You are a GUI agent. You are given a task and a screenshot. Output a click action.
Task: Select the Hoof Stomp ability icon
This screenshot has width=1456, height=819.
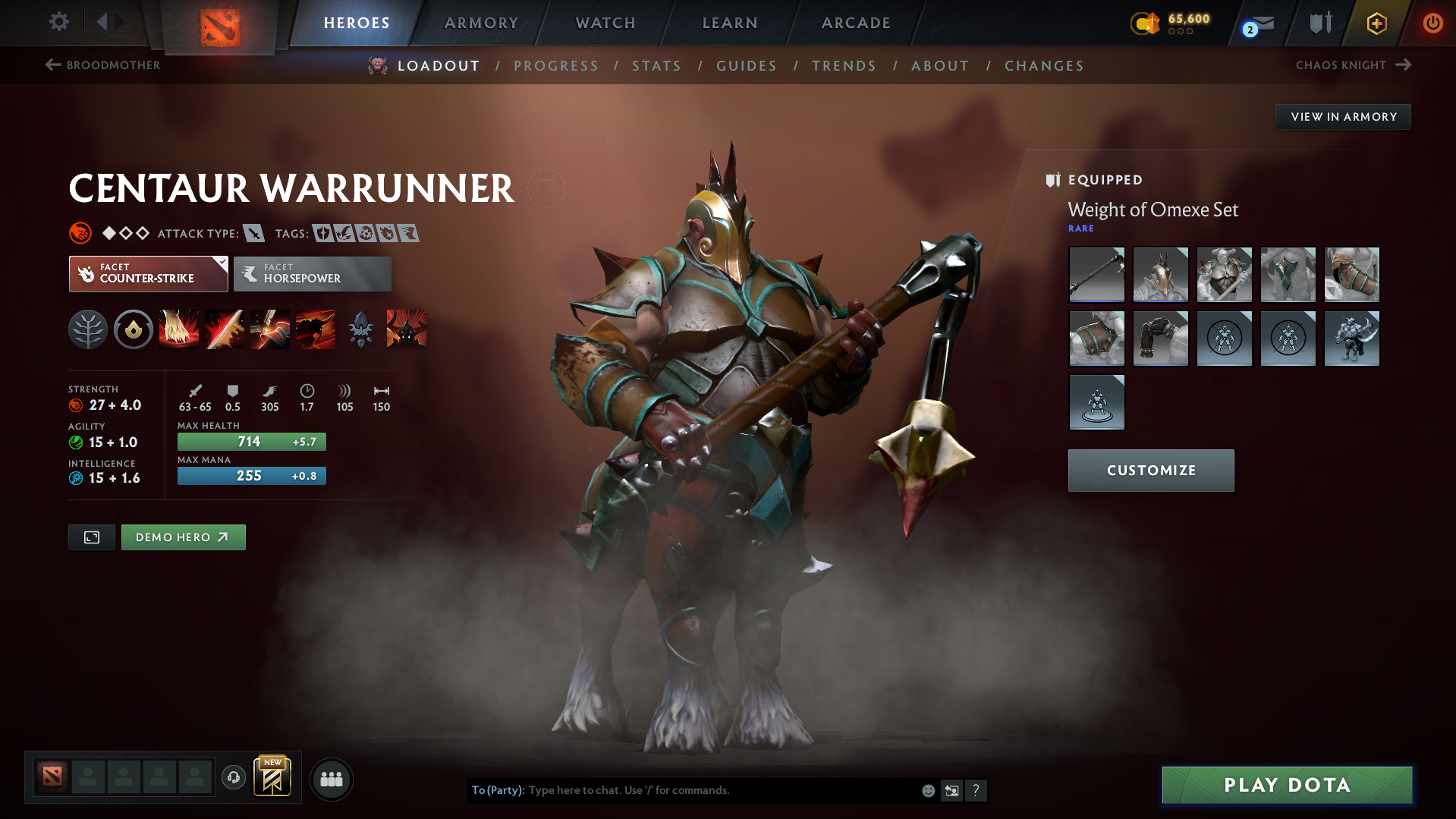[179, 329]
